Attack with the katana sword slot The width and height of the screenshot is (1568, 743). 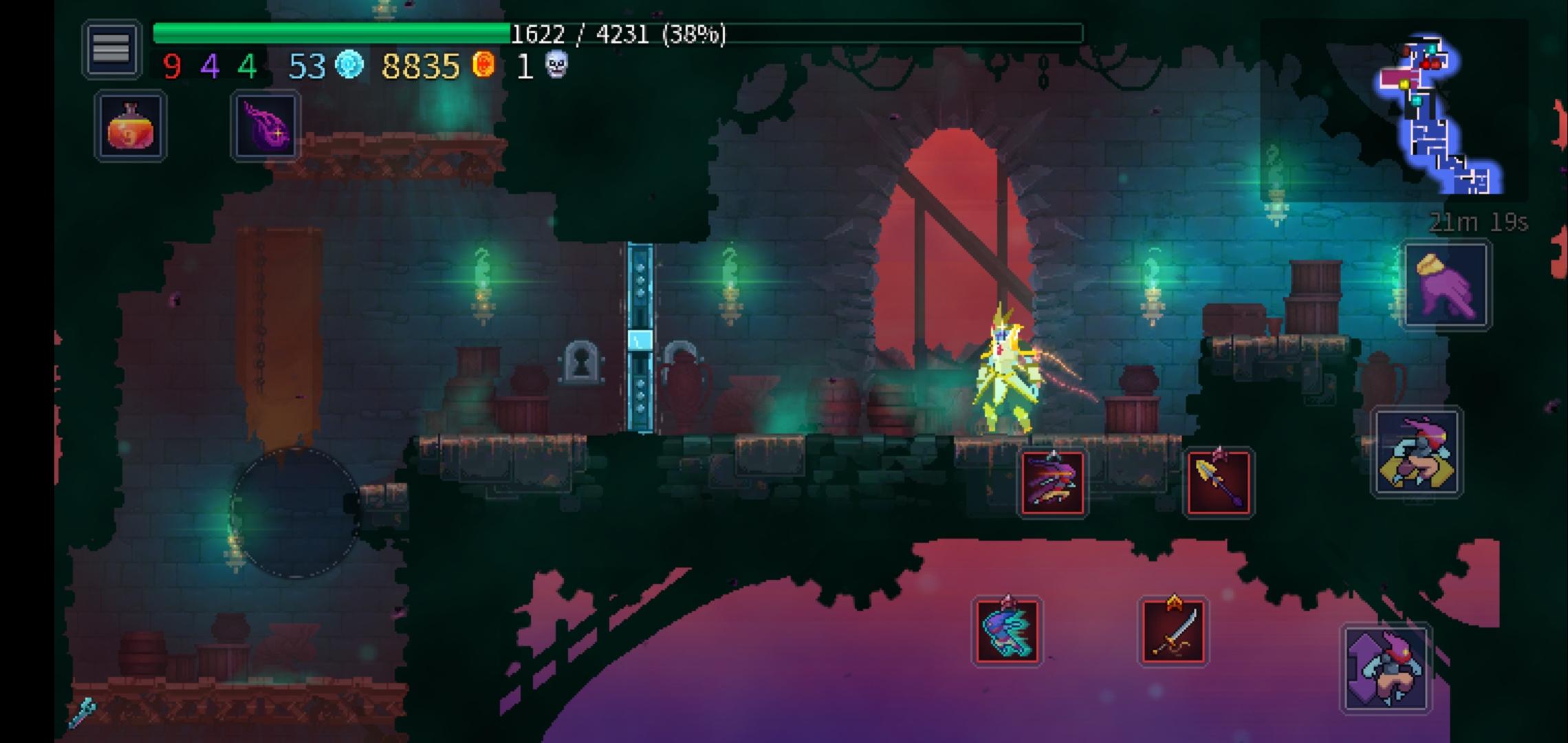click(x=1173, y=632)
